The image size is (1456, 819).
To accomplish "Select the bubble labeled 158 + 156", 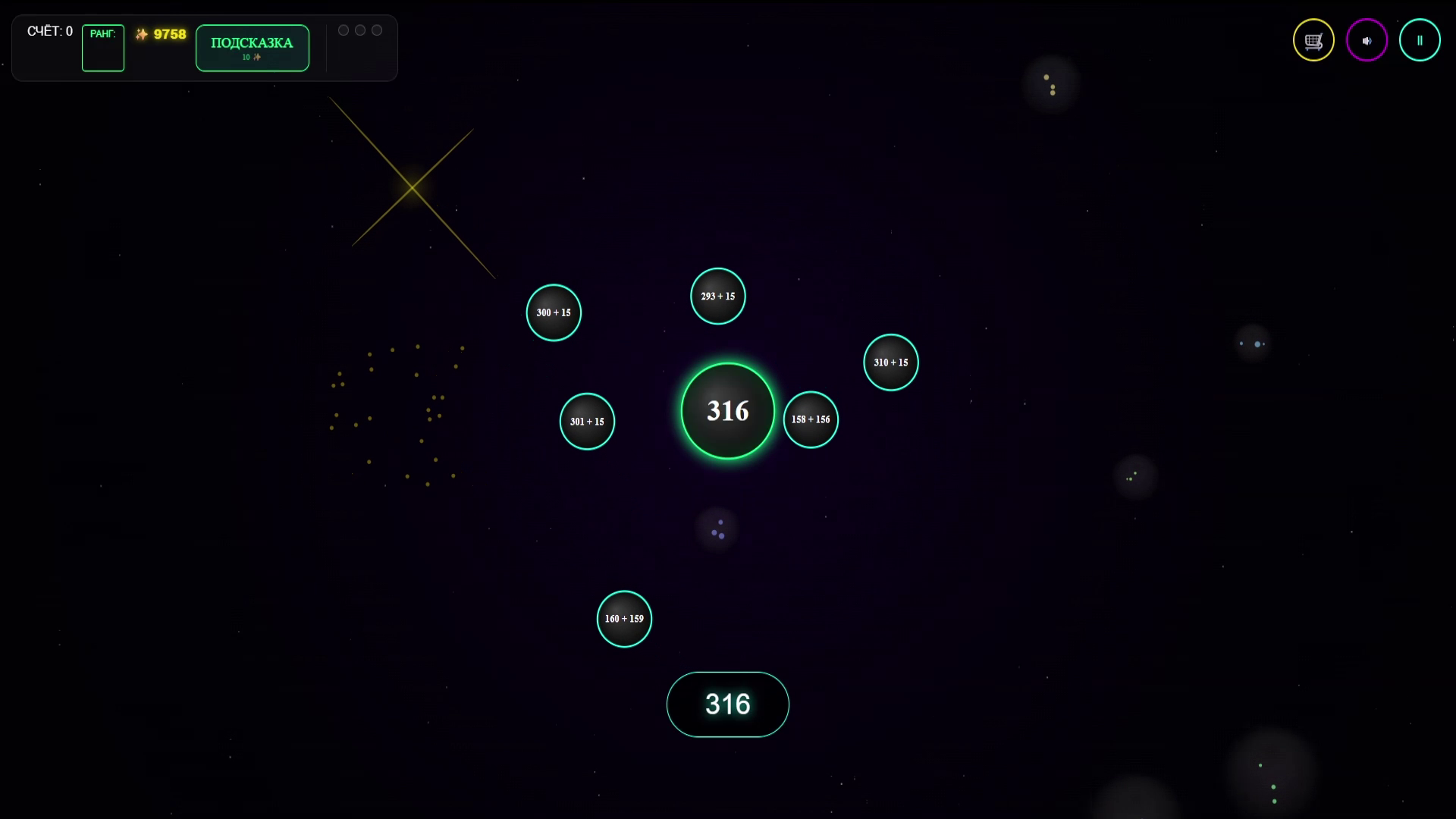I will point(811,419).
